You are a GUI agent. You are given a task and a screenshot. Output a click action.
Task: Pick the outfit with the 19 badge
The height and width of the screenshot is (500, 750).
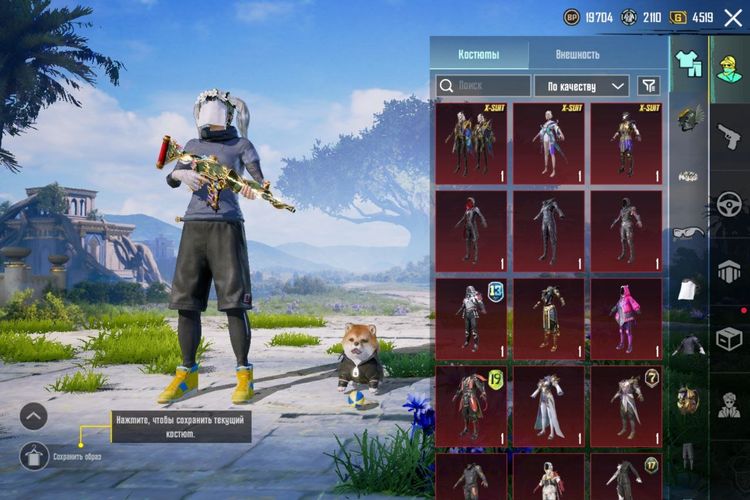[x=471, y=403]
